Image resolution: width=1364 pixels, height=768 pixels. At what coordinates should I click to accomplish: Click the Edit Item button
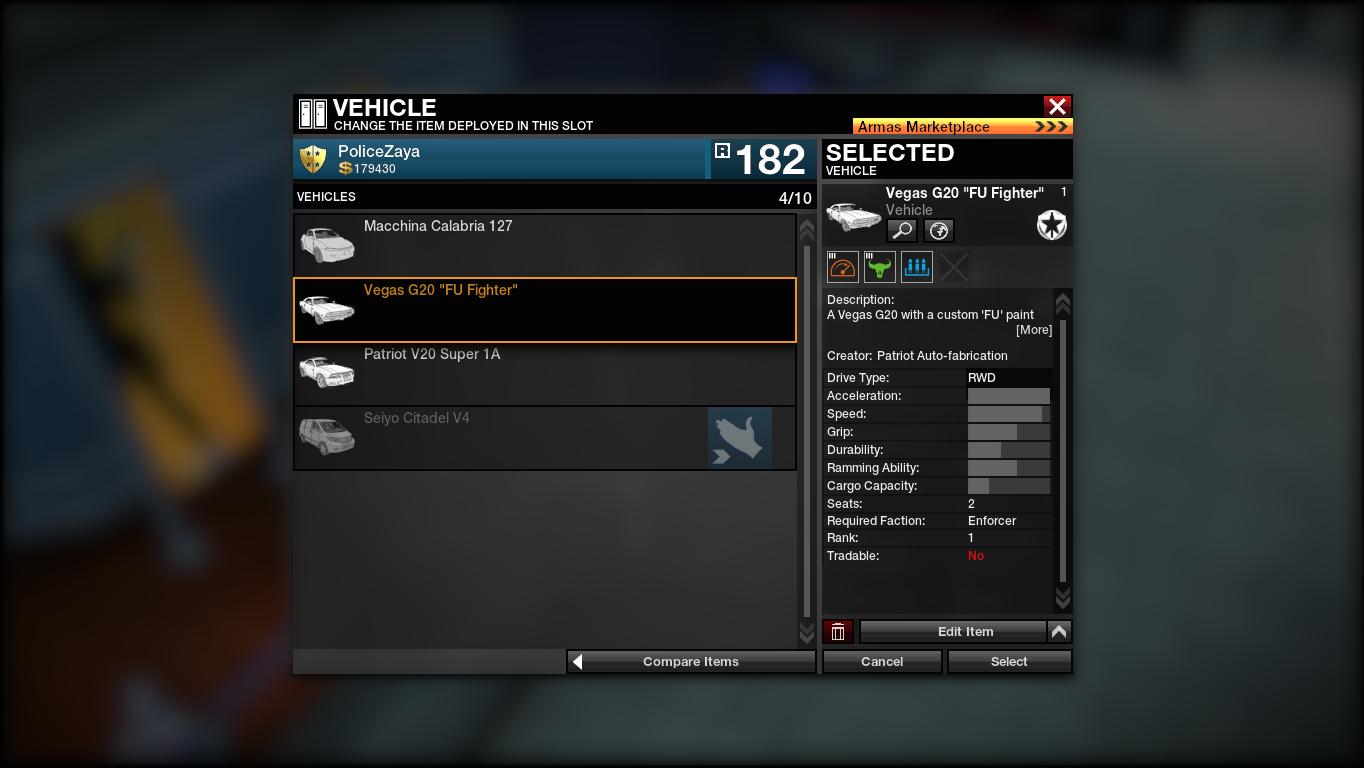(953, 632)
